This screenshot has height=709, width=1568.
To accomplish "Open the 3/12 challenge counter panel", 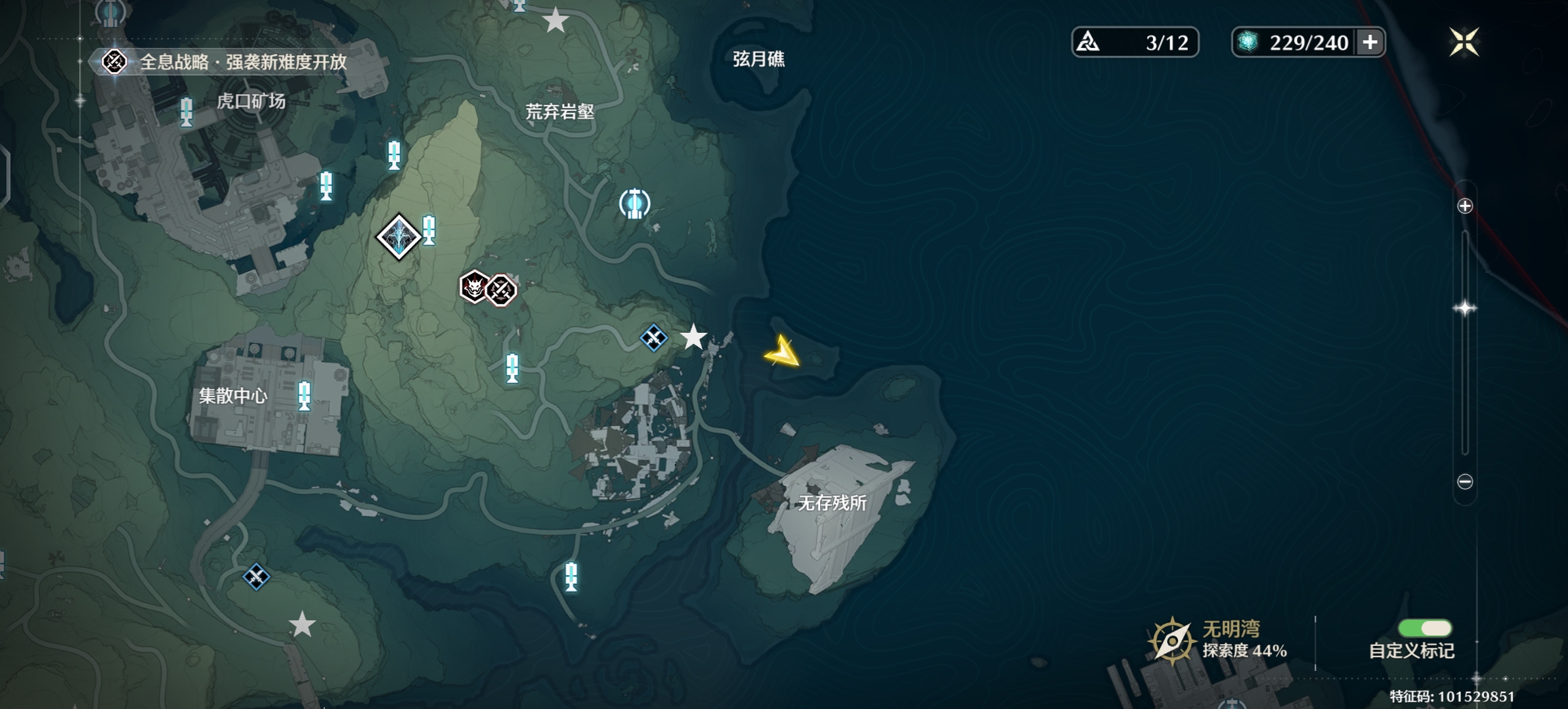I will click(x=1136, y=41).
